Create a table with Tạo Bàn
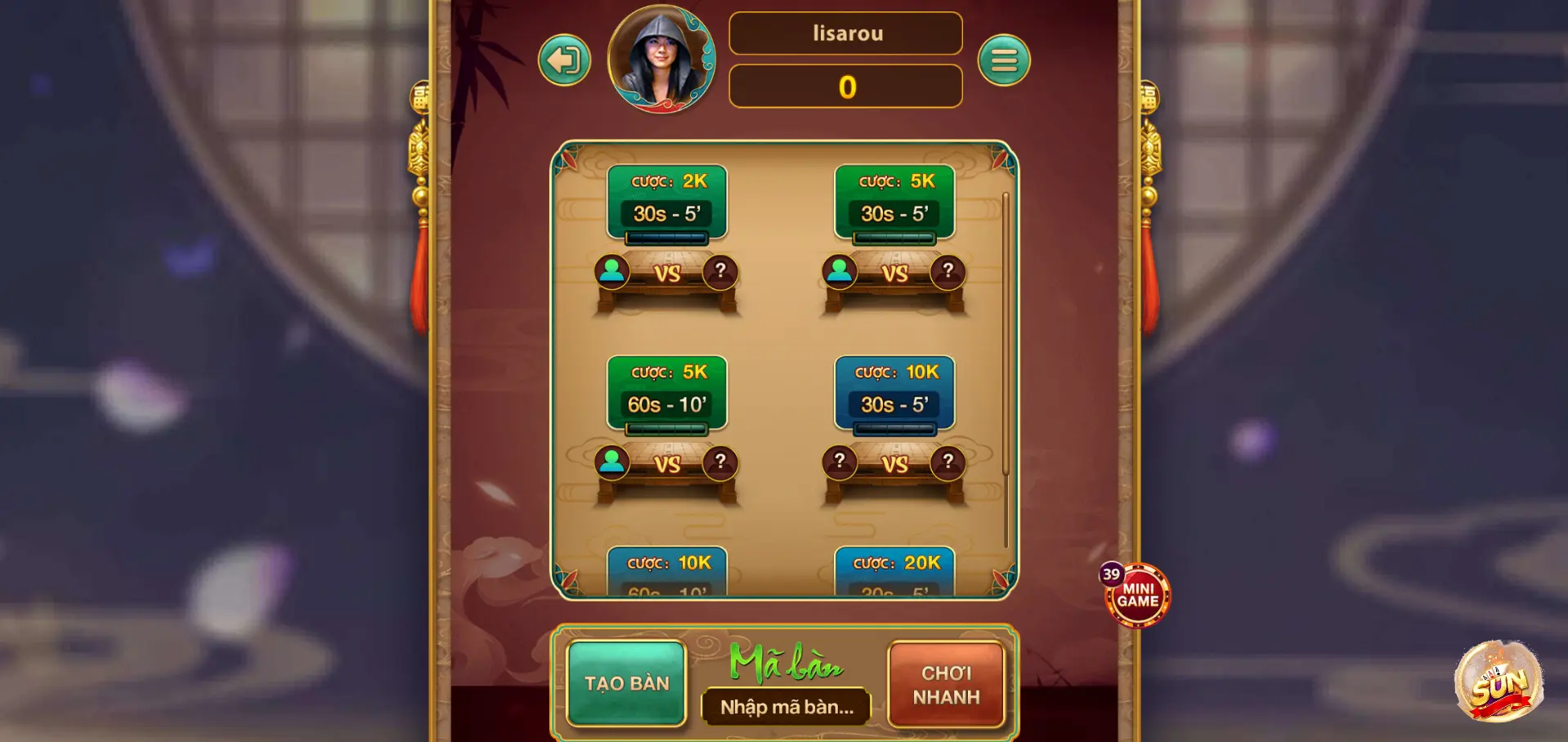The width and height of the screenshot is (1568, 742). pyautogui.click(x=626, y=683)
